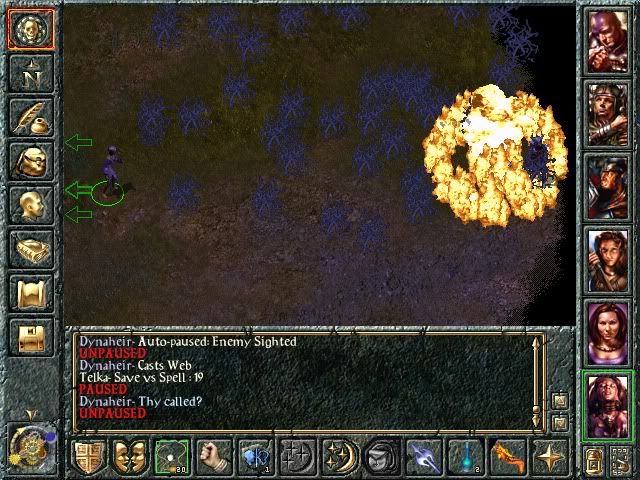
Task: Open the journal with the quill icon
Action: 31,116
